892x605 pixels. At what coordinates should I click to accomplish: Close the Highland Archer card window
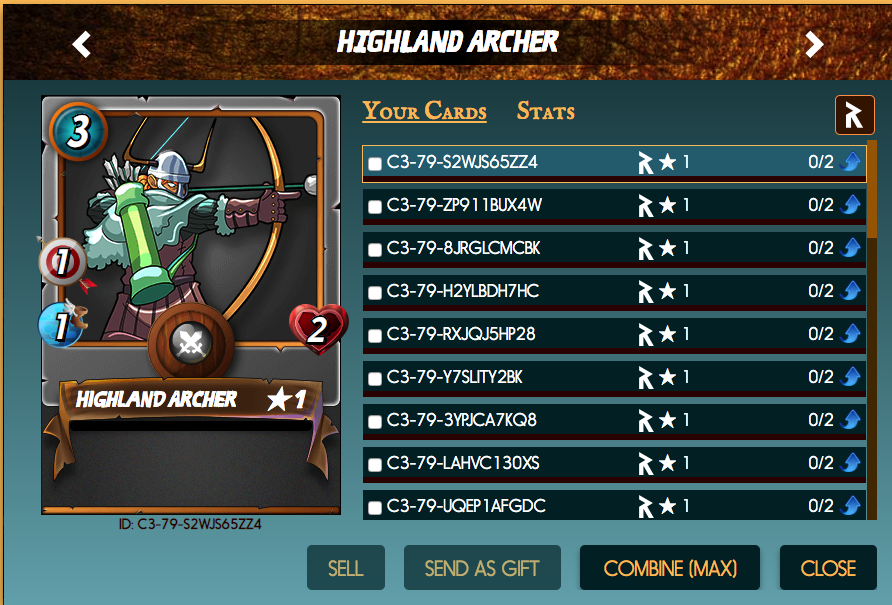click(x=828, y=568)
